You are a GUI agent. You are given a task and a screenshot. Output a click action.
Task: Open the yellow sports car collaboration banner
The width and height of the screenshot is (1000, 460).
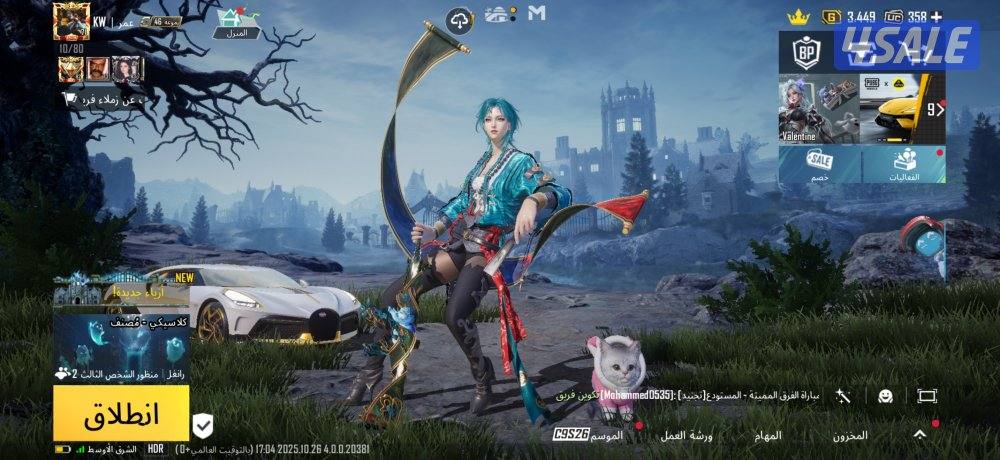coord(902,110)
